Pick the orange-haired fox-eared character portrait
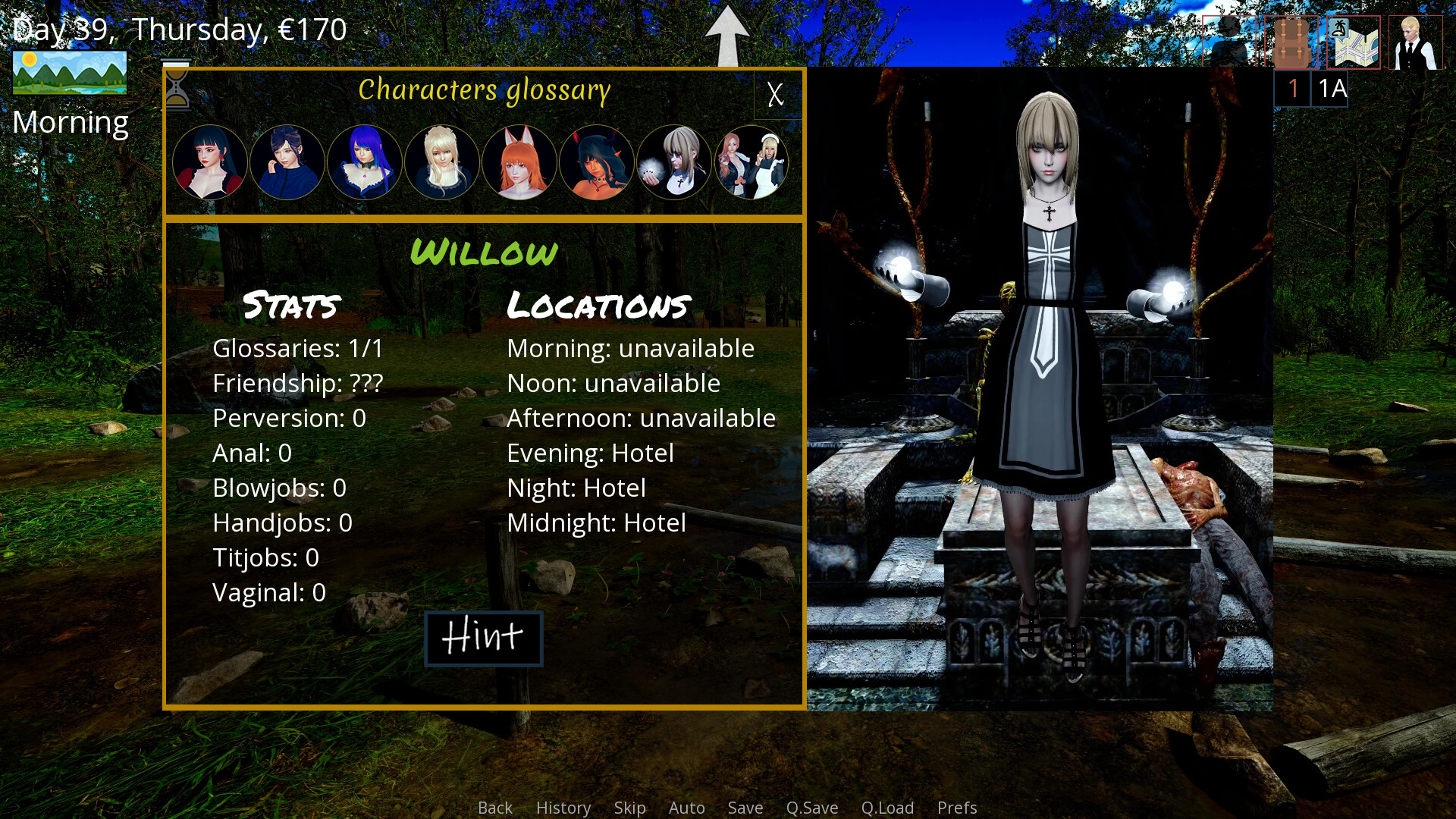This screenshot has width=1456, height=819. pos(519,162)
